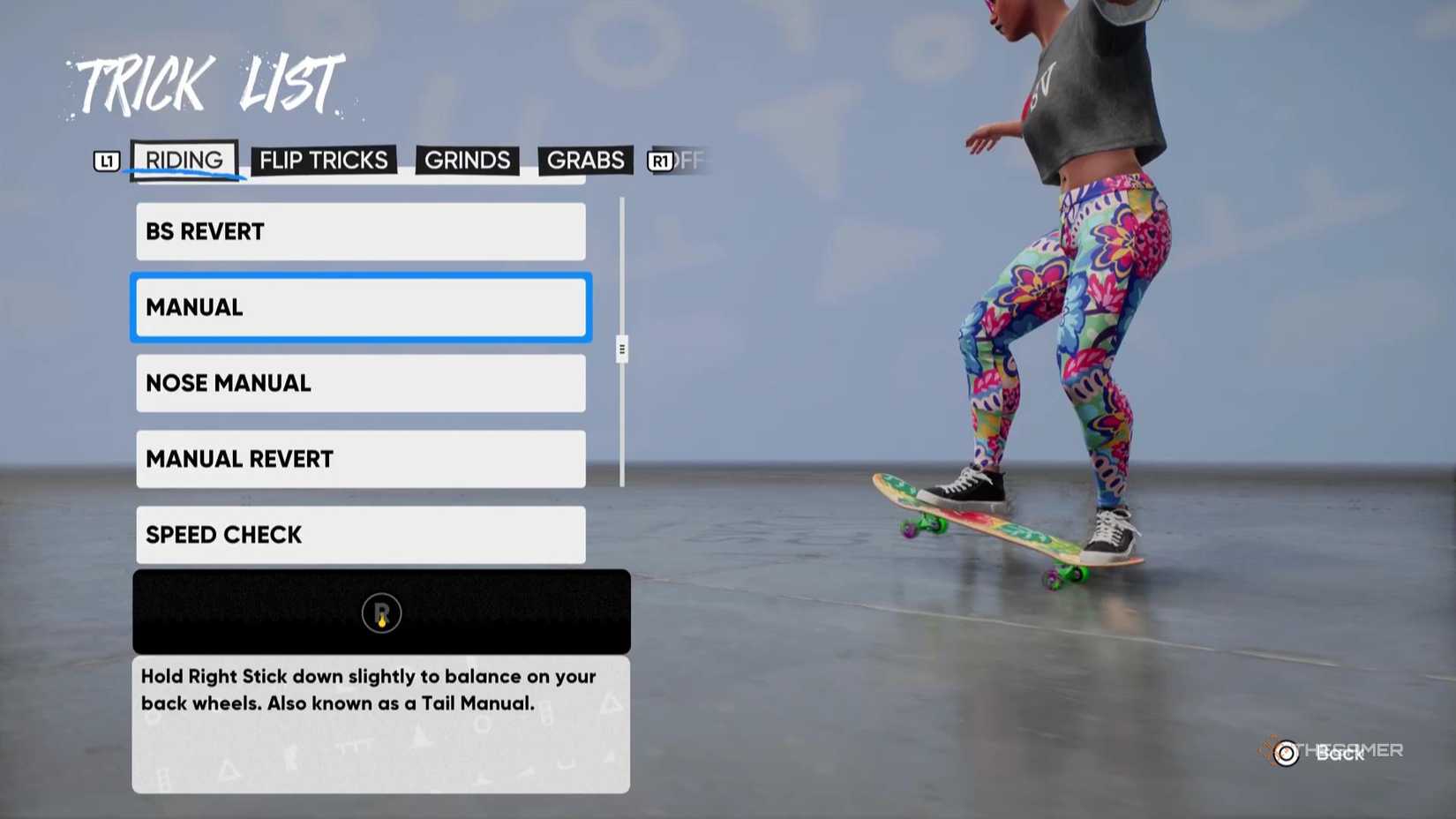
Task: Switch to the FLIP TRICKS tab
Action: point(323,160)
